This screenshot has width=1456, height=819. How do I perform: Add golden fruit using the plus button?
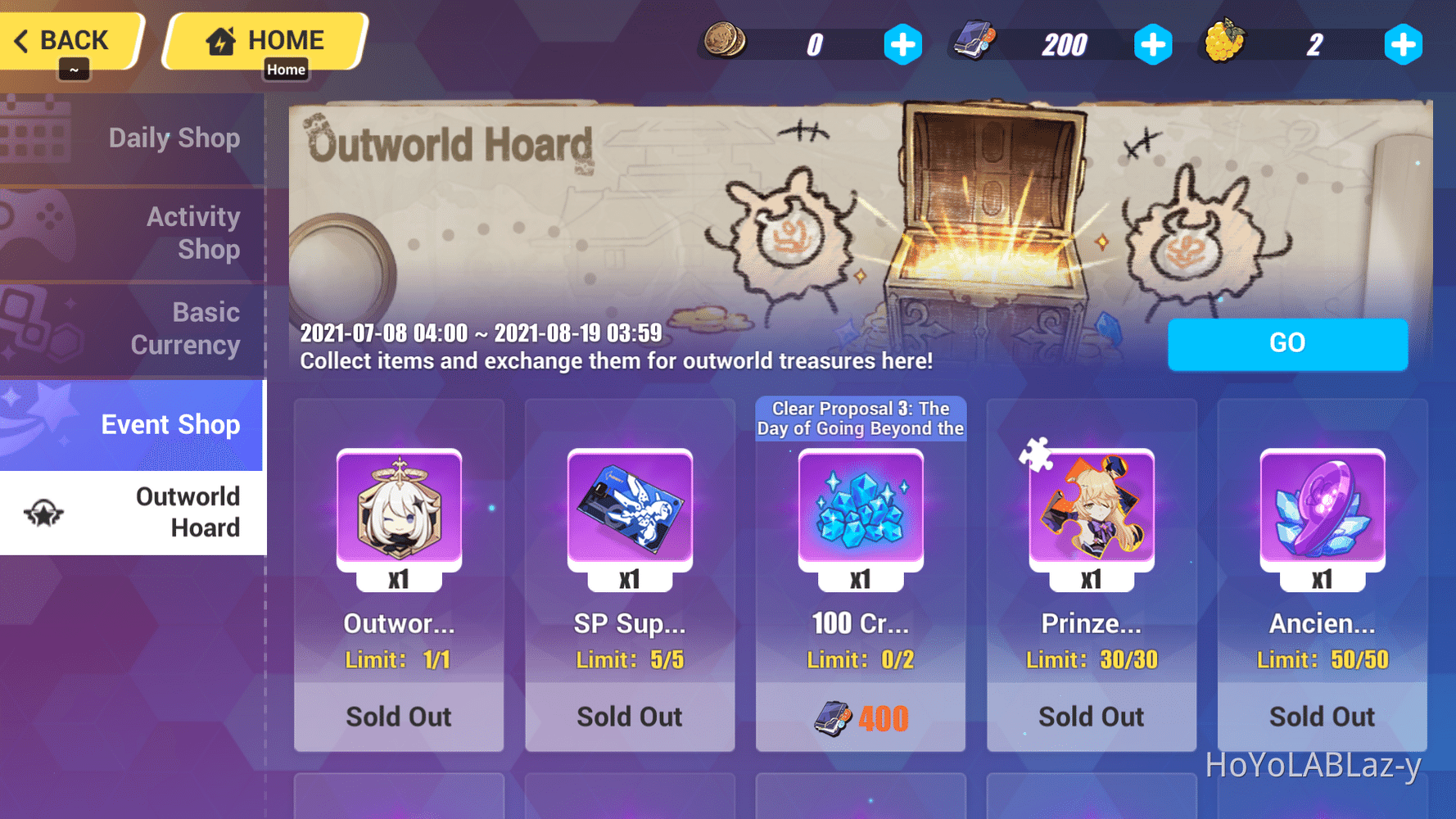1404,43
